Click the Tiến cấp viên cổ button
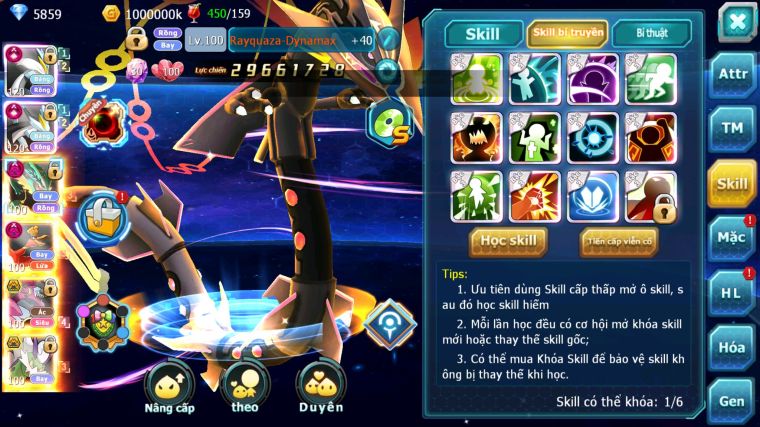 (x=618, y=240)
